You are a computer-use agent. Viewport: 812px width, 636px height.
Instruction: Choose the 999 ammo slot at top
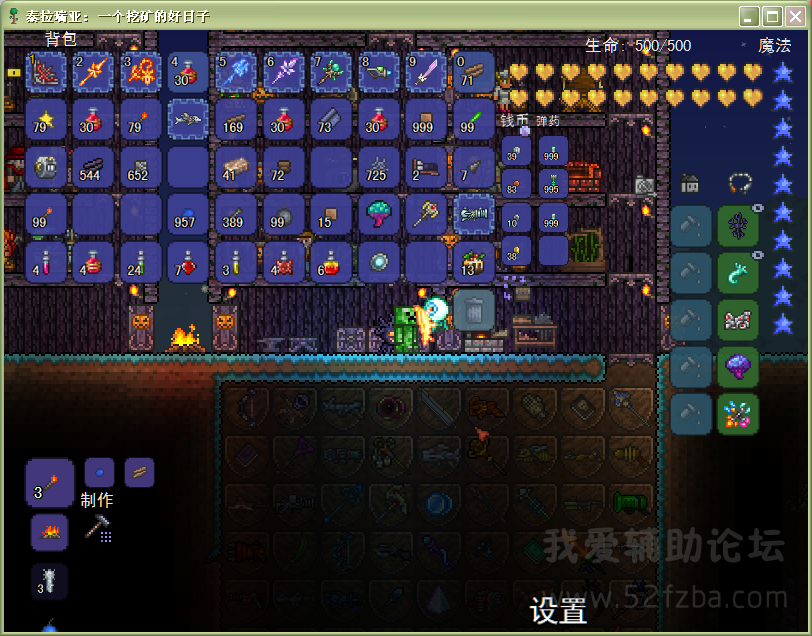[x=553, y=152]
